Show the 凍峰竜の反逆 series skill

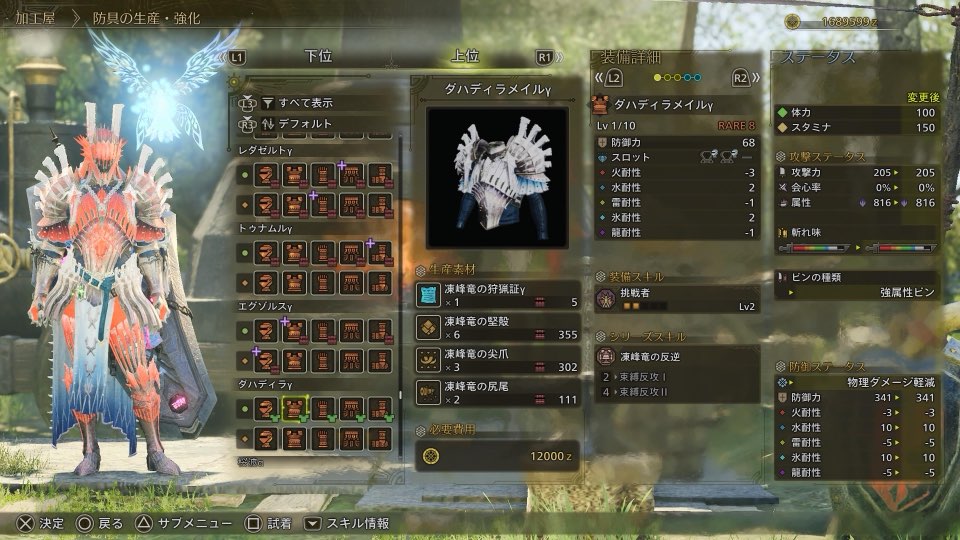point(676,356)
